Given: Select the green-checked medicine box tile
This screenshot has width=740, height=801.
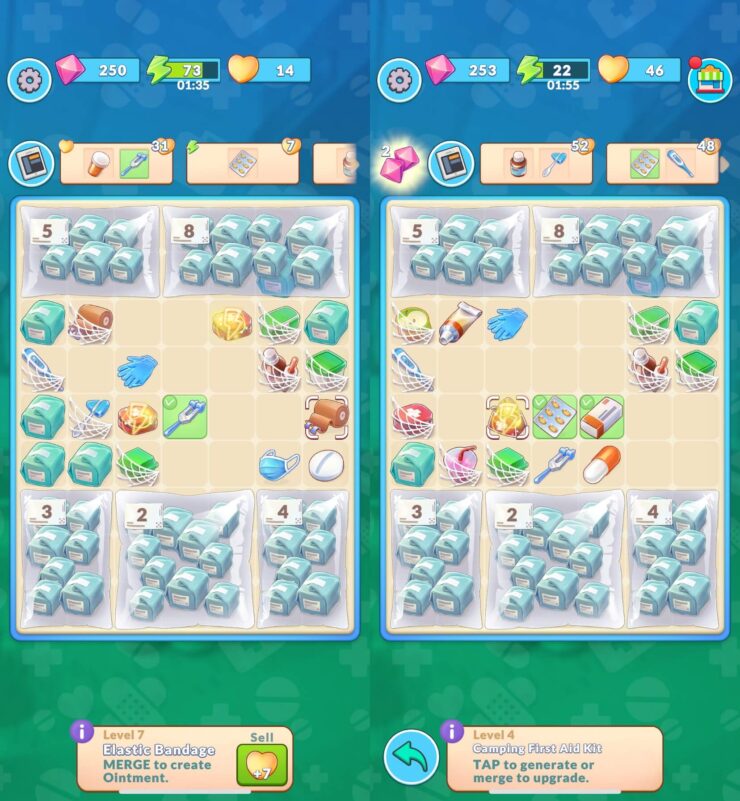Looking at the screenshot, I should [602, 417].
